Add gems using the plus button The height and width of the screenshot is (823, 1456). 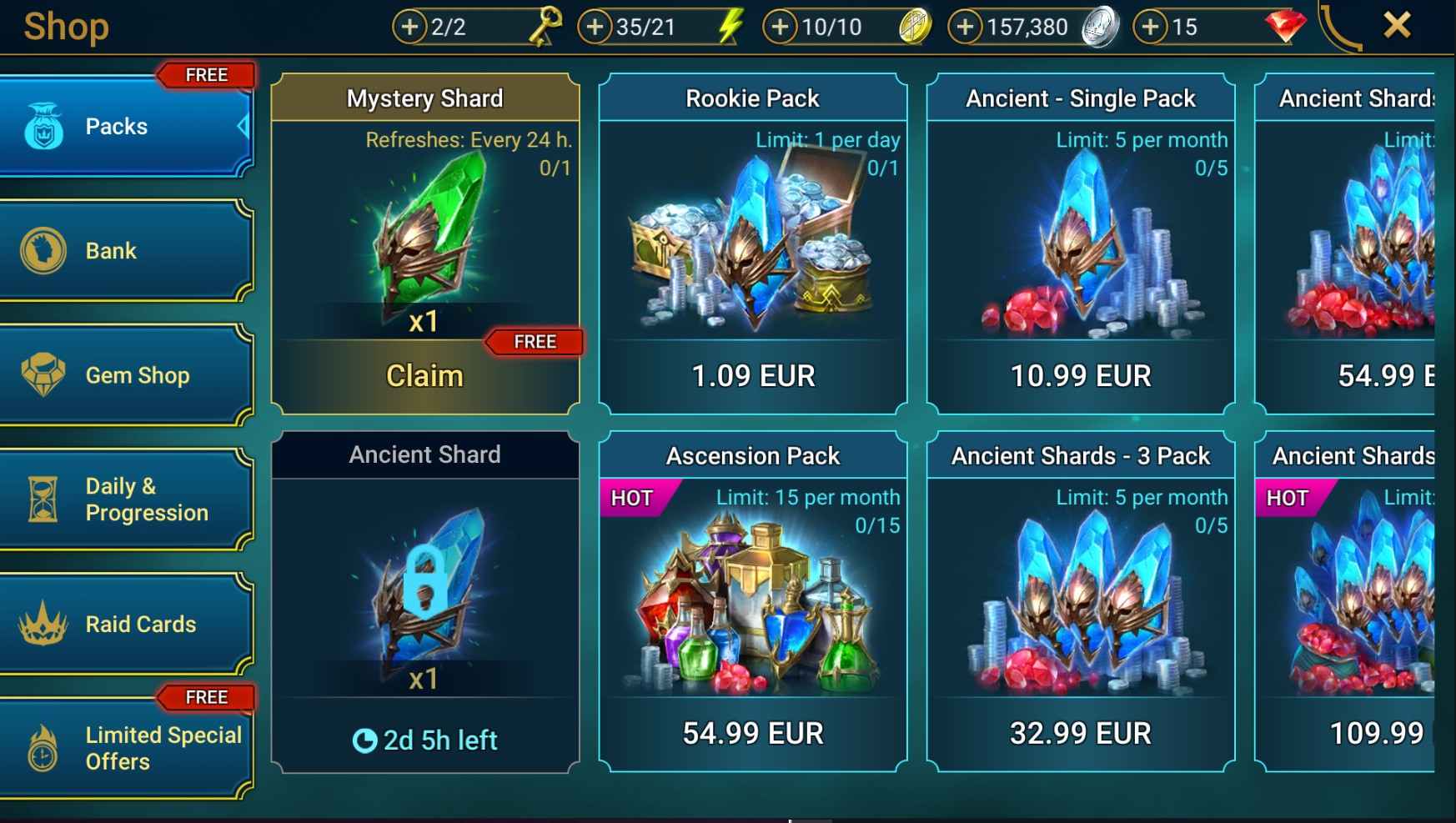pos(1150,27)
